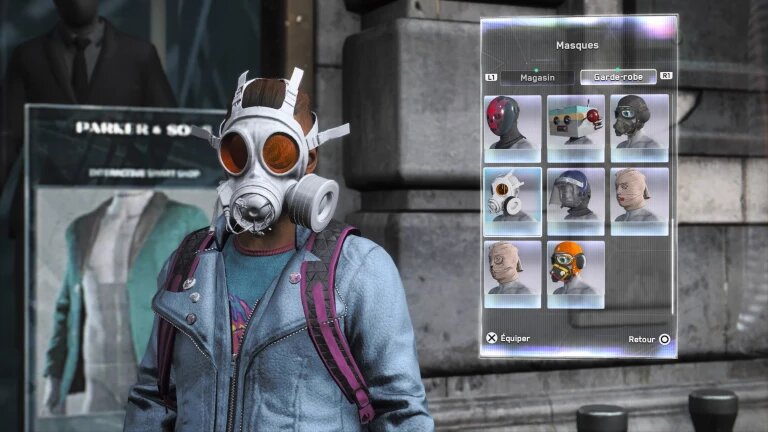
Task: Select the white gas mask
Action: (x=512, y=200)
